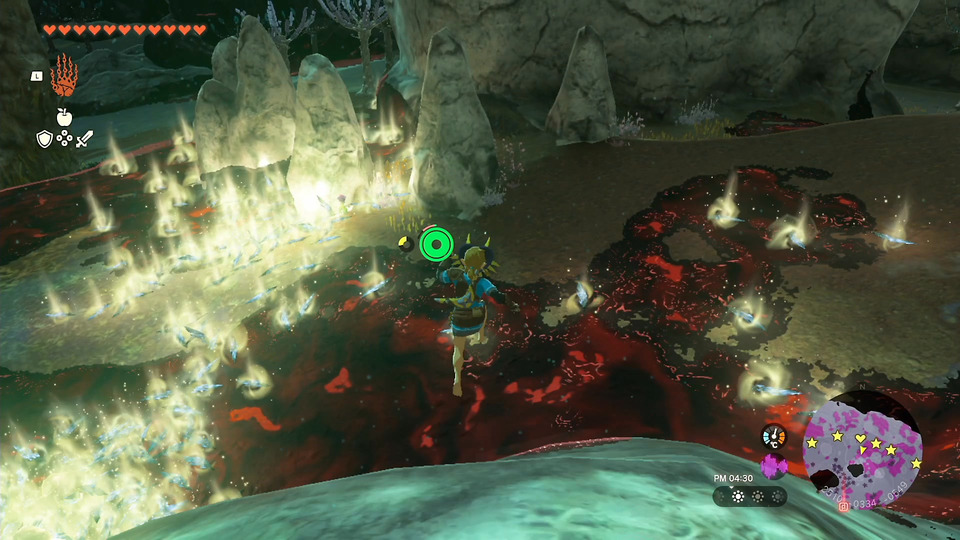This screenshot has height=540, width=960.
Task: Click the yellow heart marker on minimap
Action: pyautogui.click(x=860, y=438)
